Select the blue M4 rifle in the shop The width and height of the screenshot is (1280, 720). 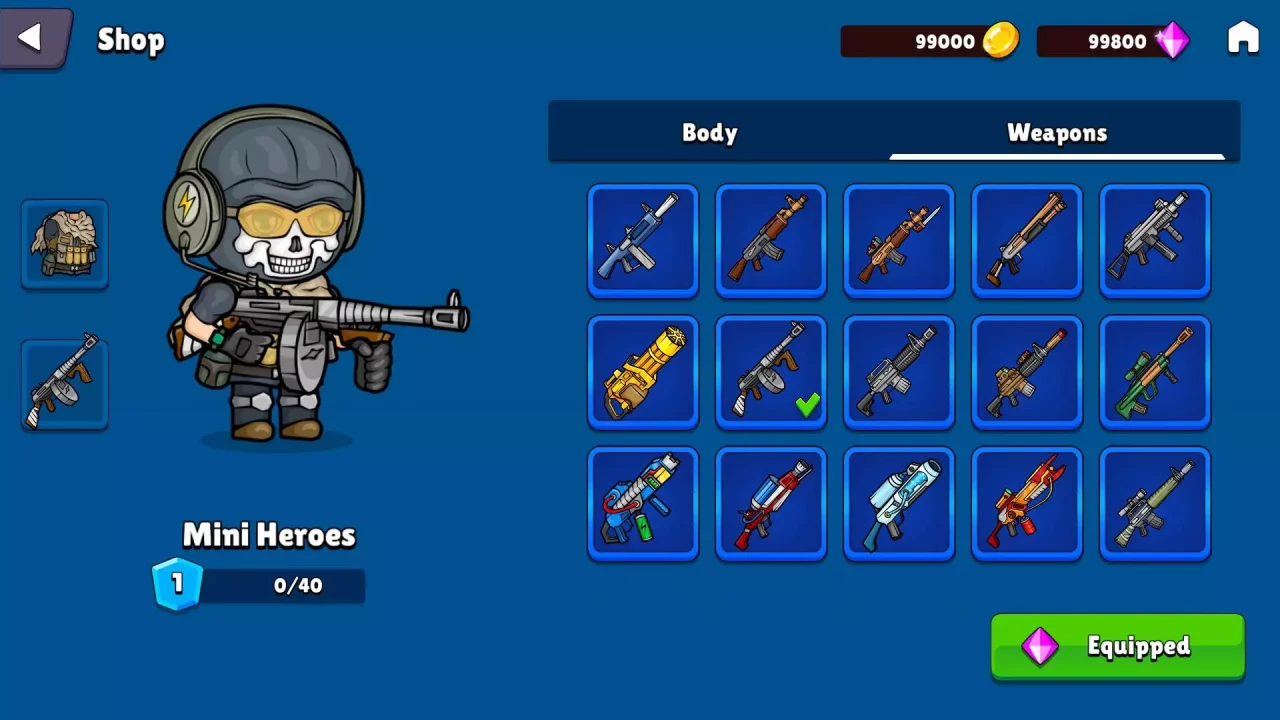coord(642,241)
